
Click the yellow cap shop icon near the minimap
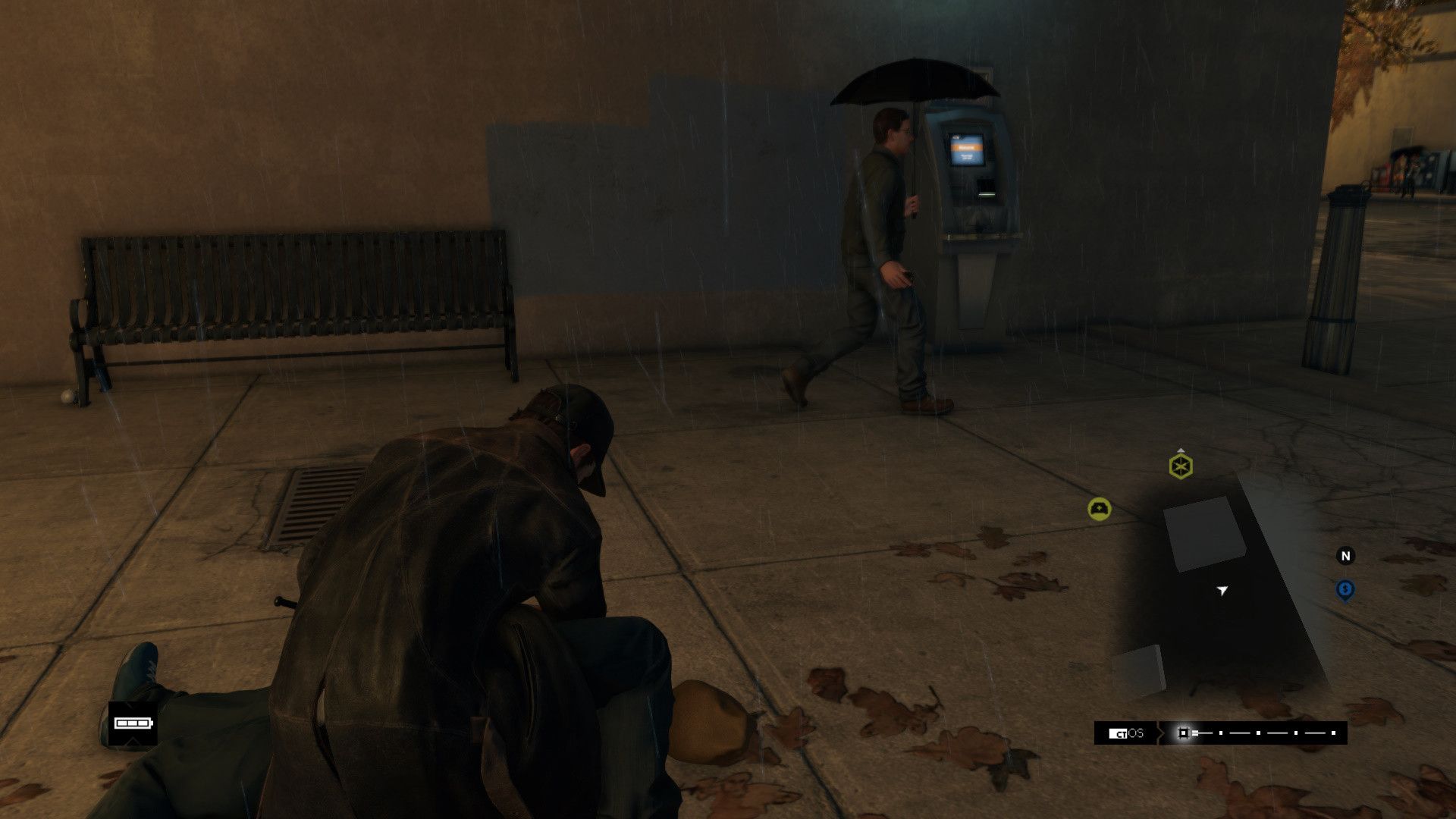pyautogui.click(x=1098, y=509)
